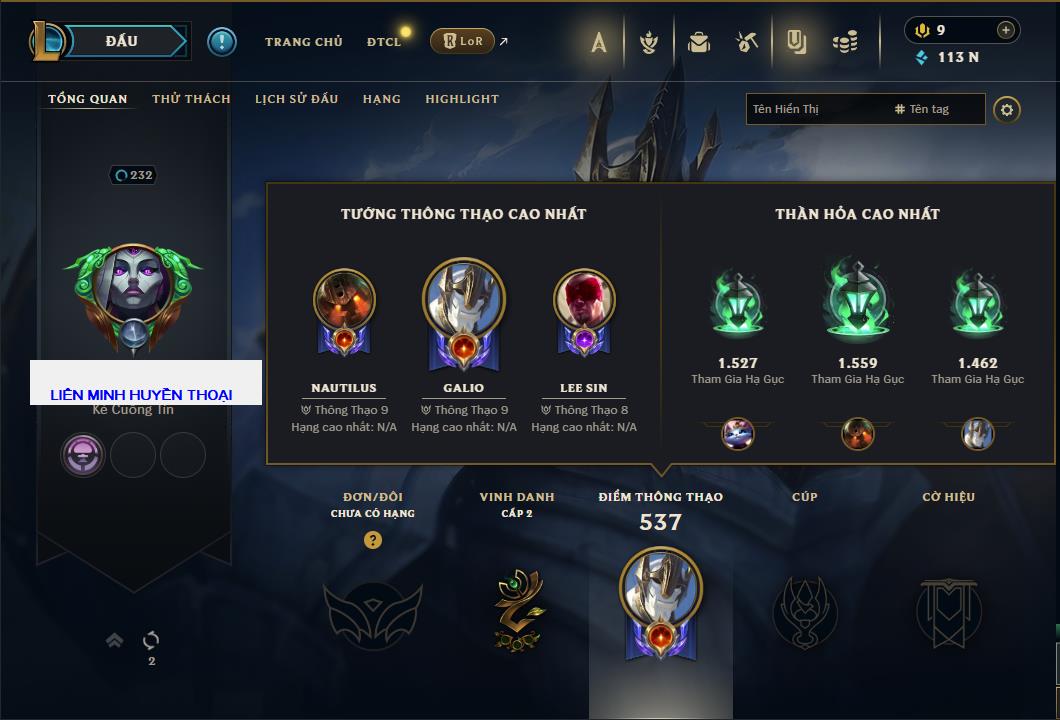Launch the LoR game link

pyautogui.click(x=462, y=41)
